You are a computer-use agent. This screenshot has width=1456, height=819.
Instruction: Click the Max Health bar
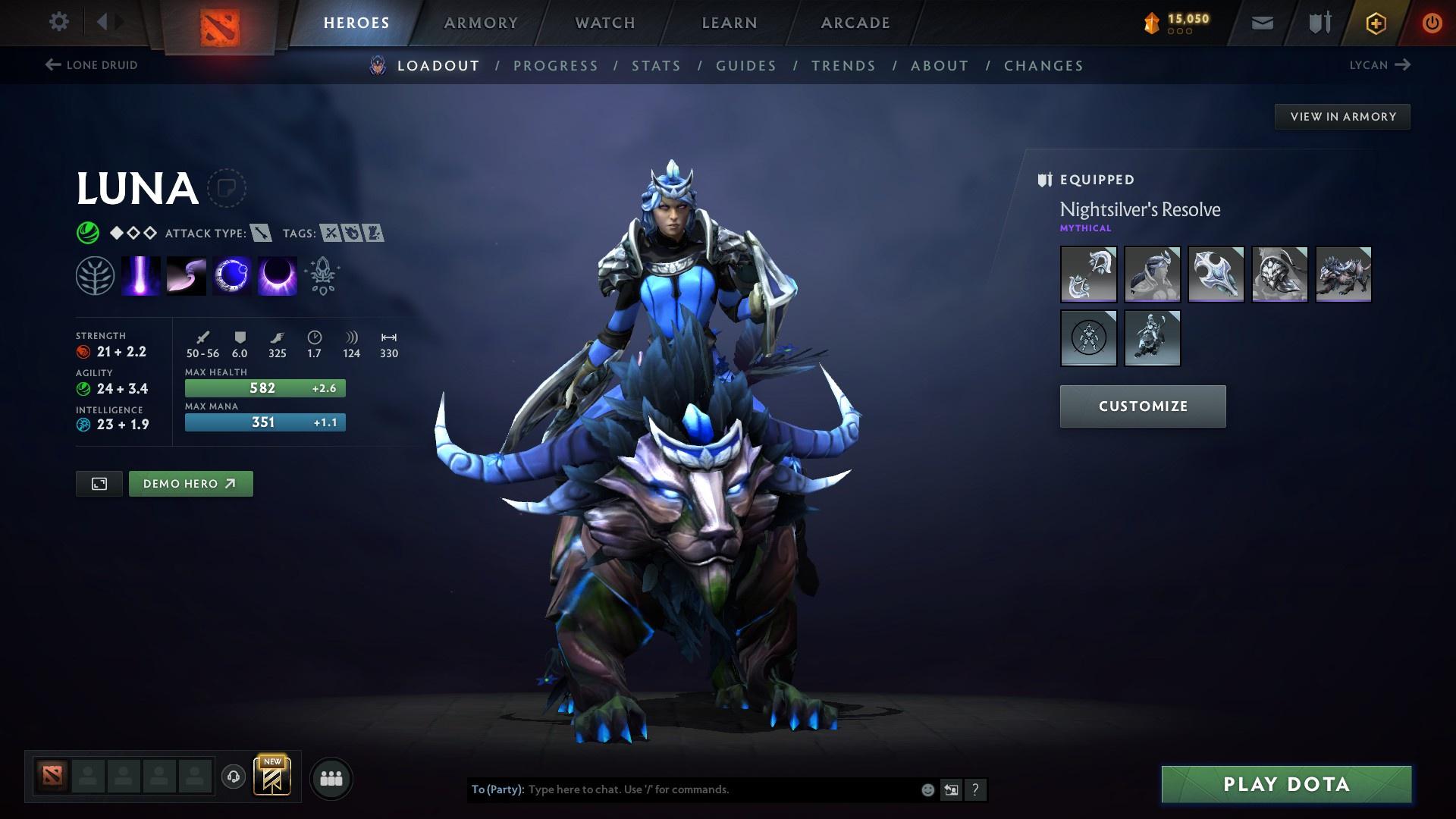tap(265, 388)
